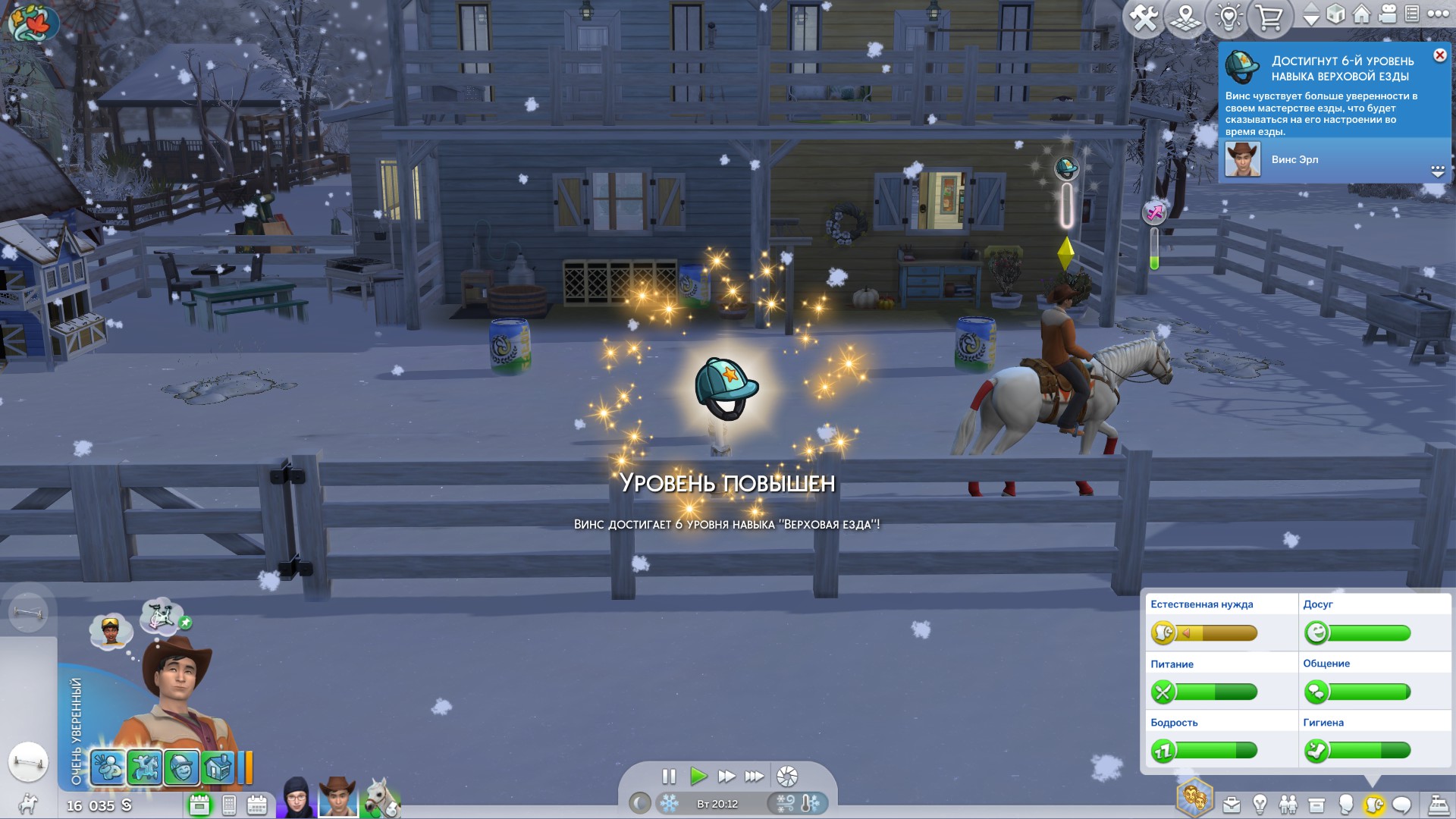Click Vince Earl's portrait in notification

1243,159
